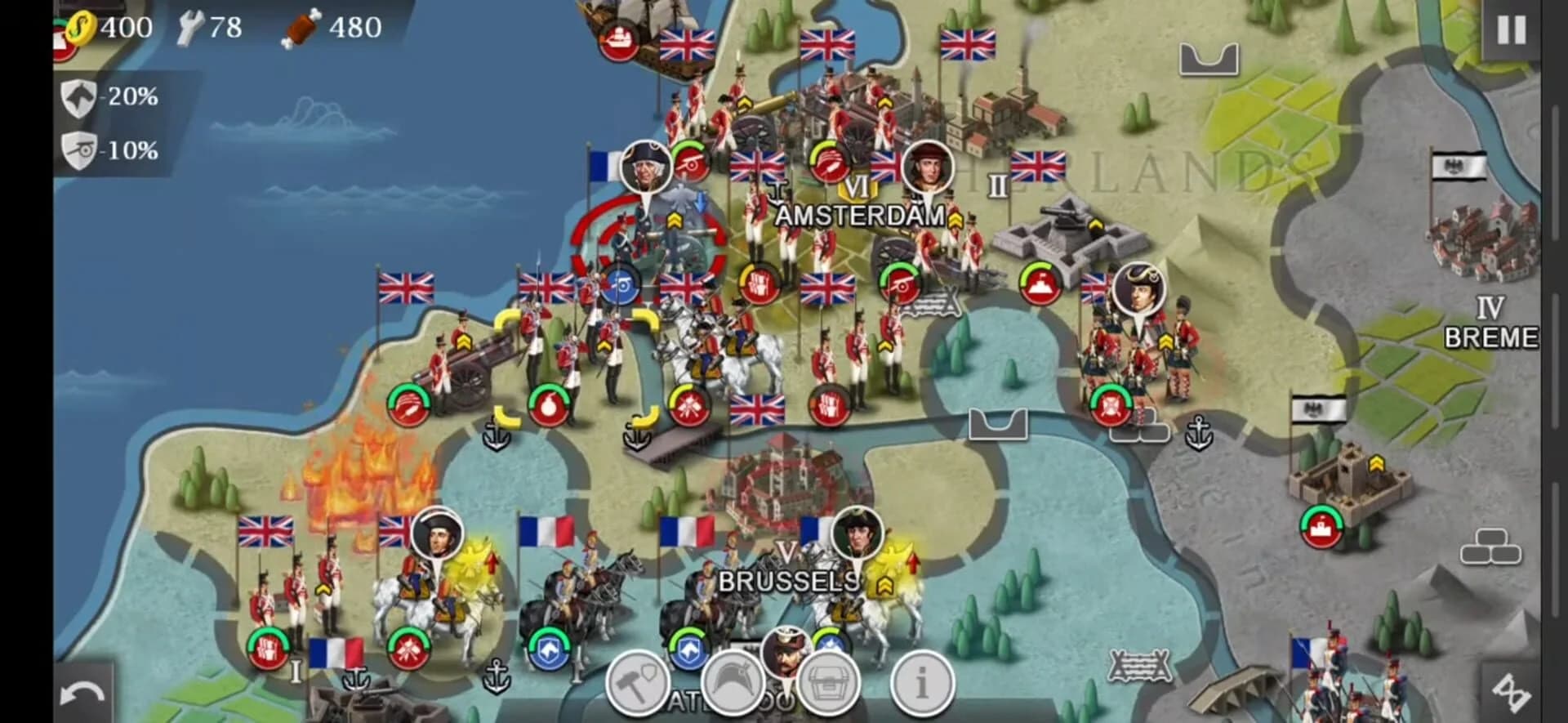Expand the artillery -10% shield indicator

tap(78, 150)
